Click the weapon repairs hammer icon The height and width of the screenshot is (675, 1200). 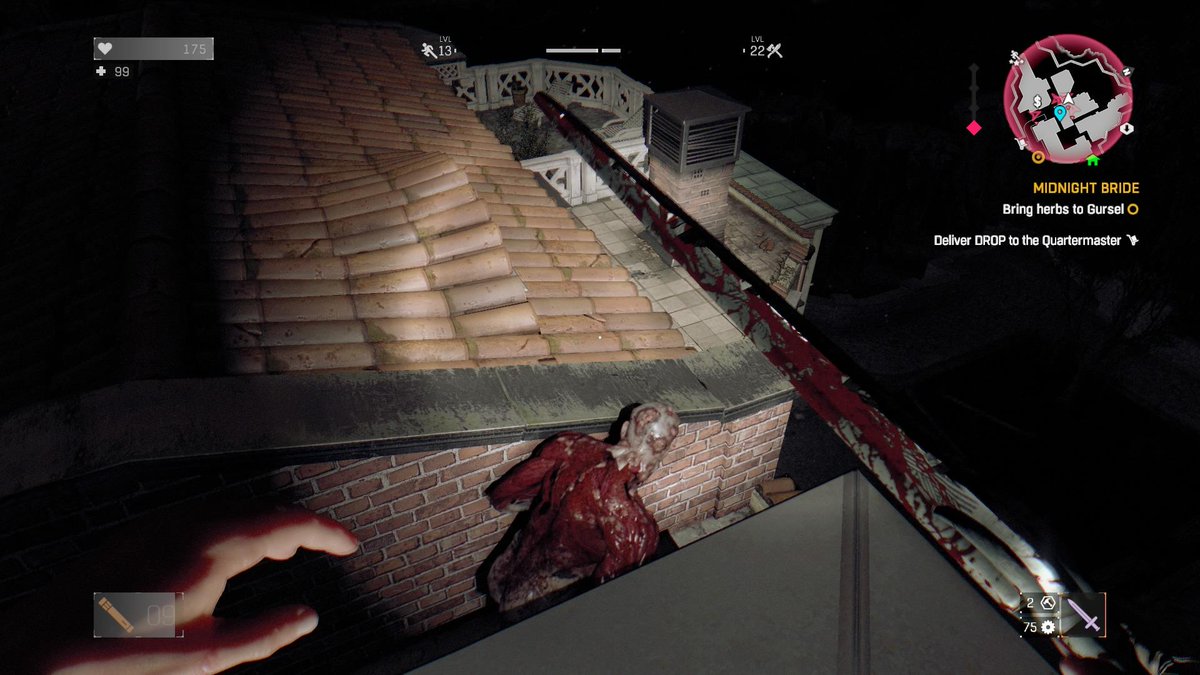point(1048,602)
